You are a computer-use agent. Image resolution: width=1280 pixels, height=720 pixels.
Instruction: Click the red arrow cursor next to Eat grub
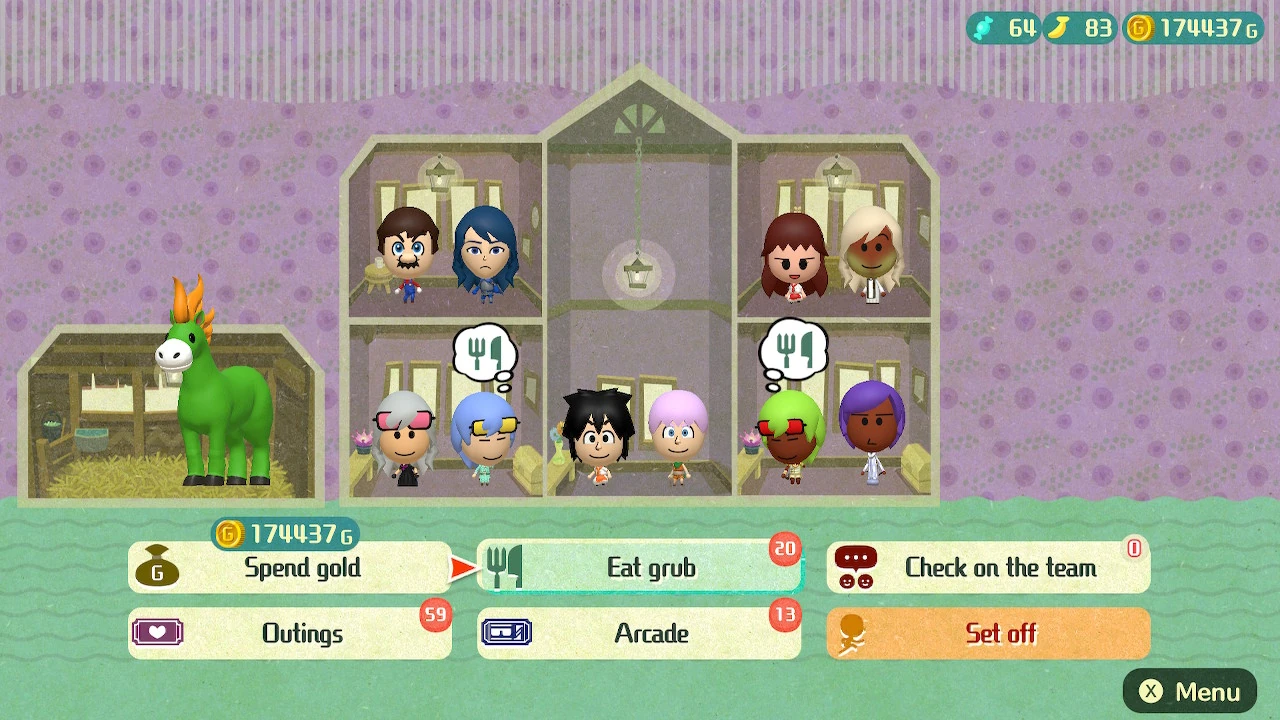[459, 566]
